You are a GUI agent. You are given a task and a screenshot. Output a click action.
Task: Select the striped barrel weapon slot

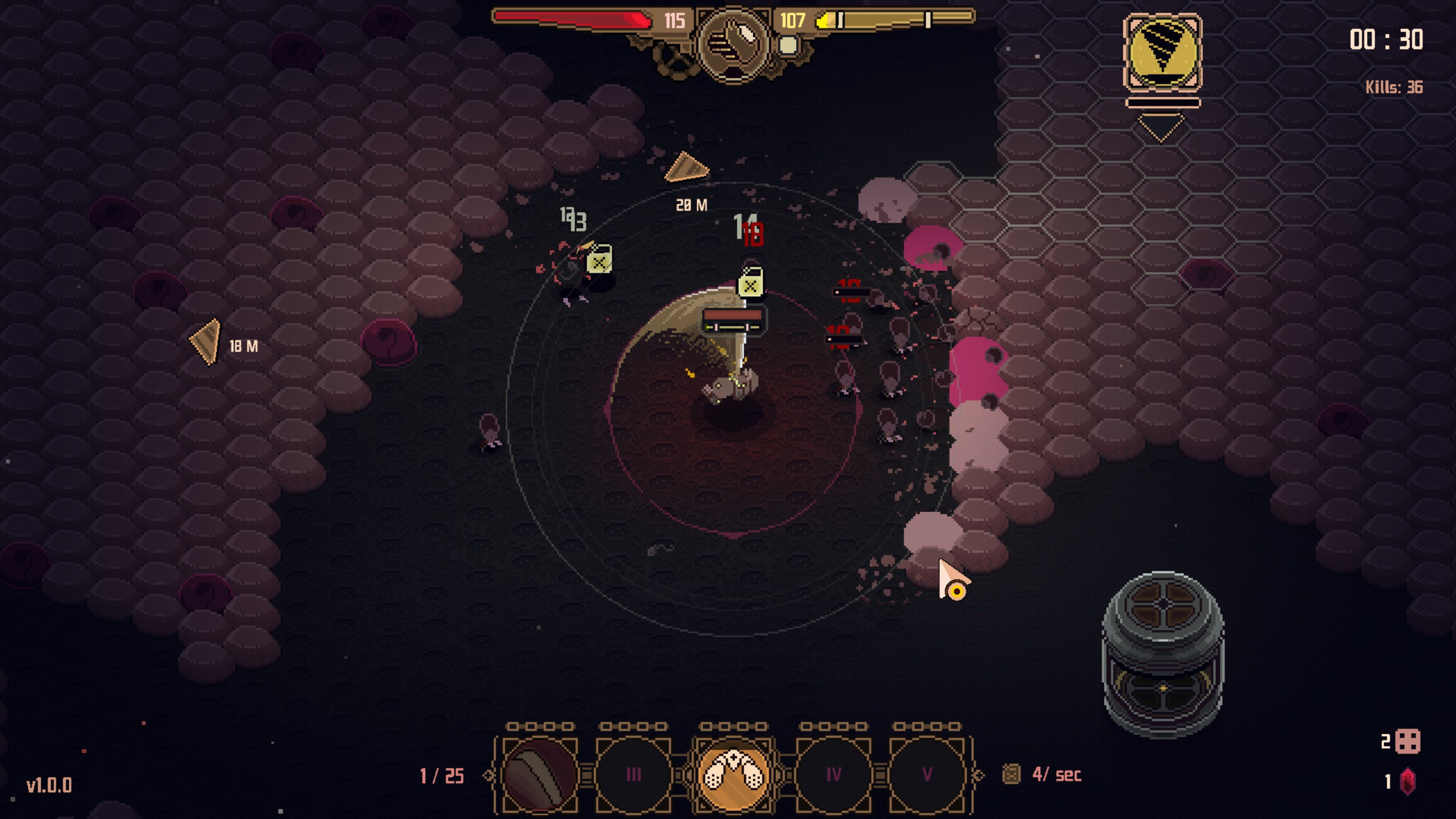[x=539, y=775]
